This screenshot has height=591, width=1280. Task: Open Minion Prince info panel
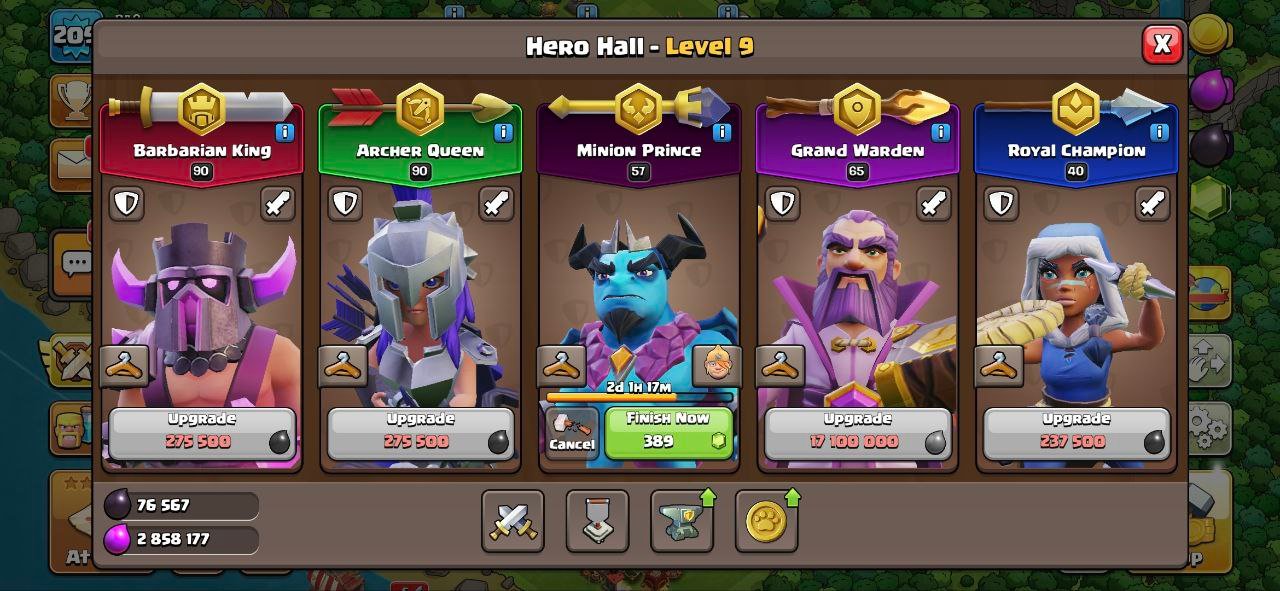click(721, 132)
